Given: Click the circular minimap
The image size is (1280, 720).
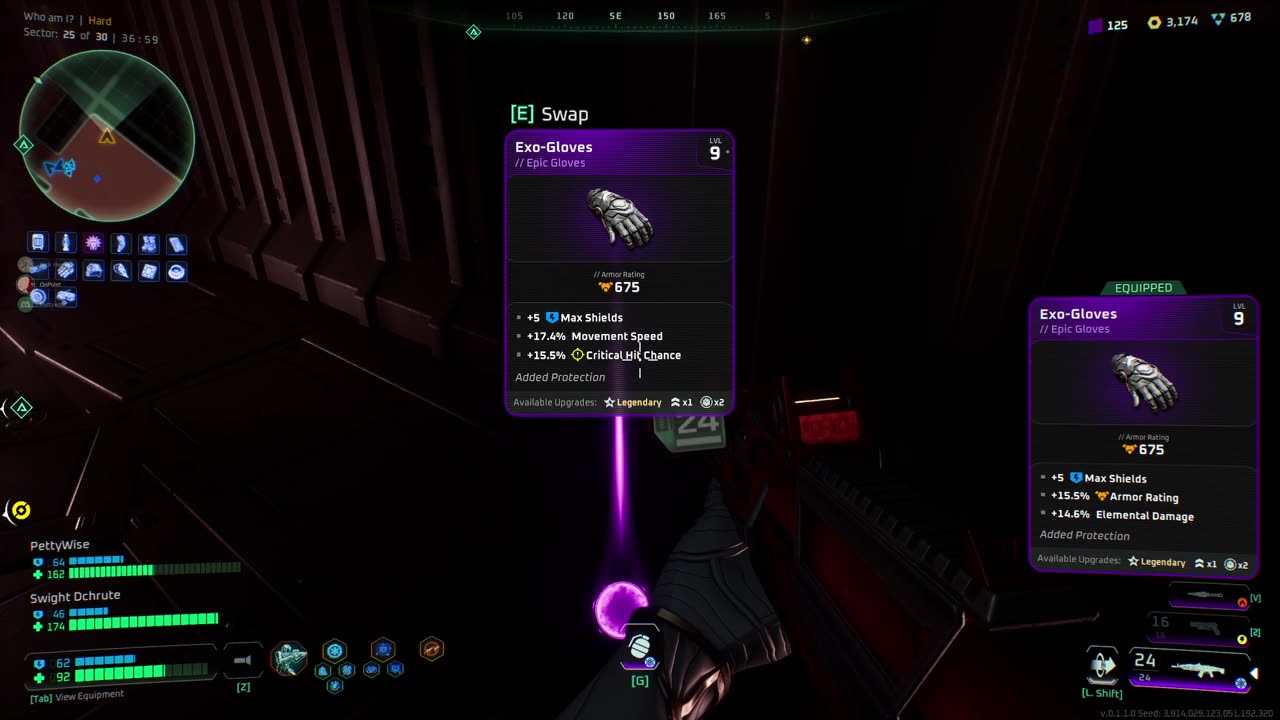Looking at the screenshot, I should click(107, 135).
